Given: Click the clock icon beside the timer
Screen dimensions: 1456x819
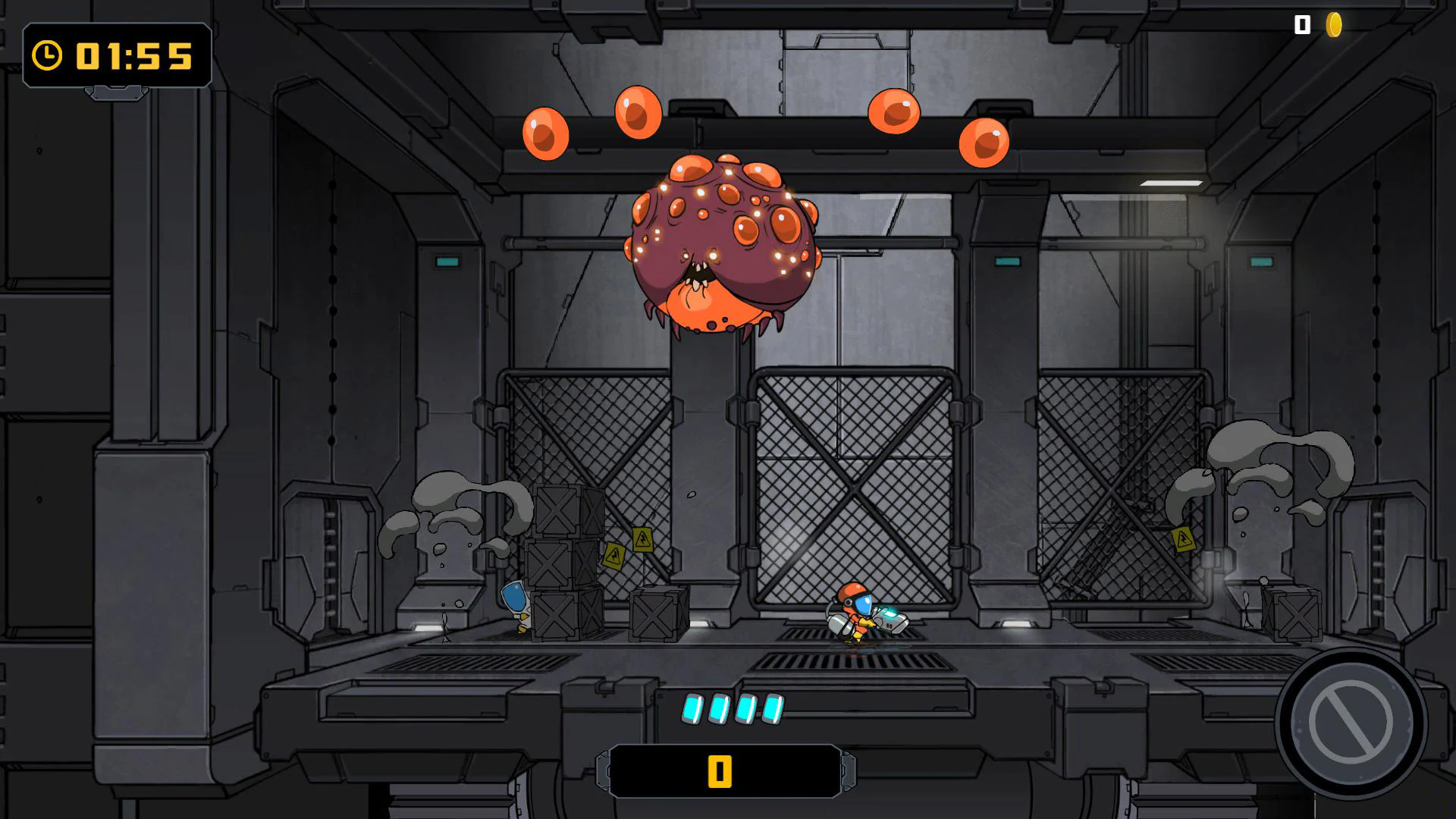Looking at the screenshot, I should click(x=47, y=55).
